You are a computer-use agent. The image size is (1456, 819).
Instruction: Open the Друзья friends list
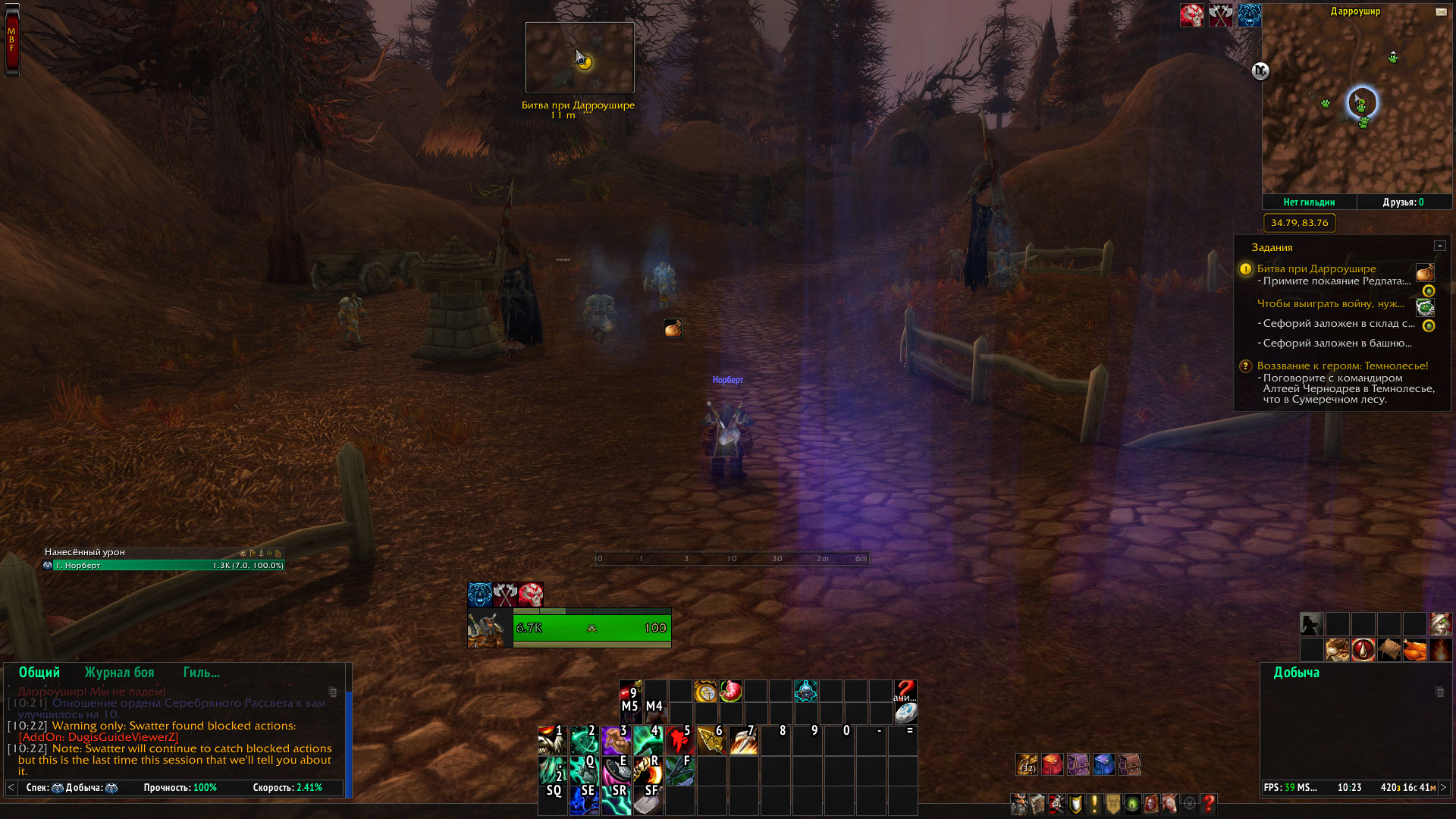[1403, 202]
